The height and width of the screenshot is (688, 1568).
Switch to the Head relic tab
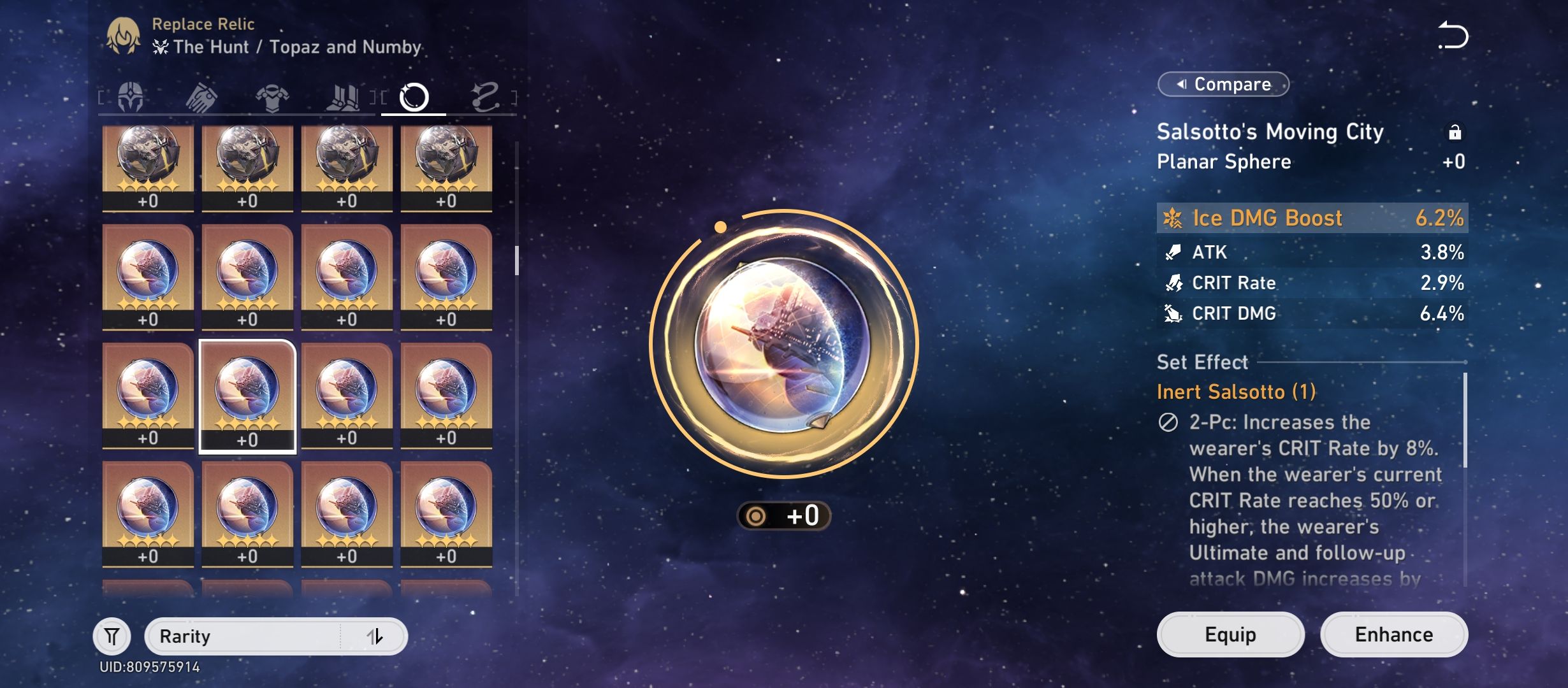coord(131,97)
